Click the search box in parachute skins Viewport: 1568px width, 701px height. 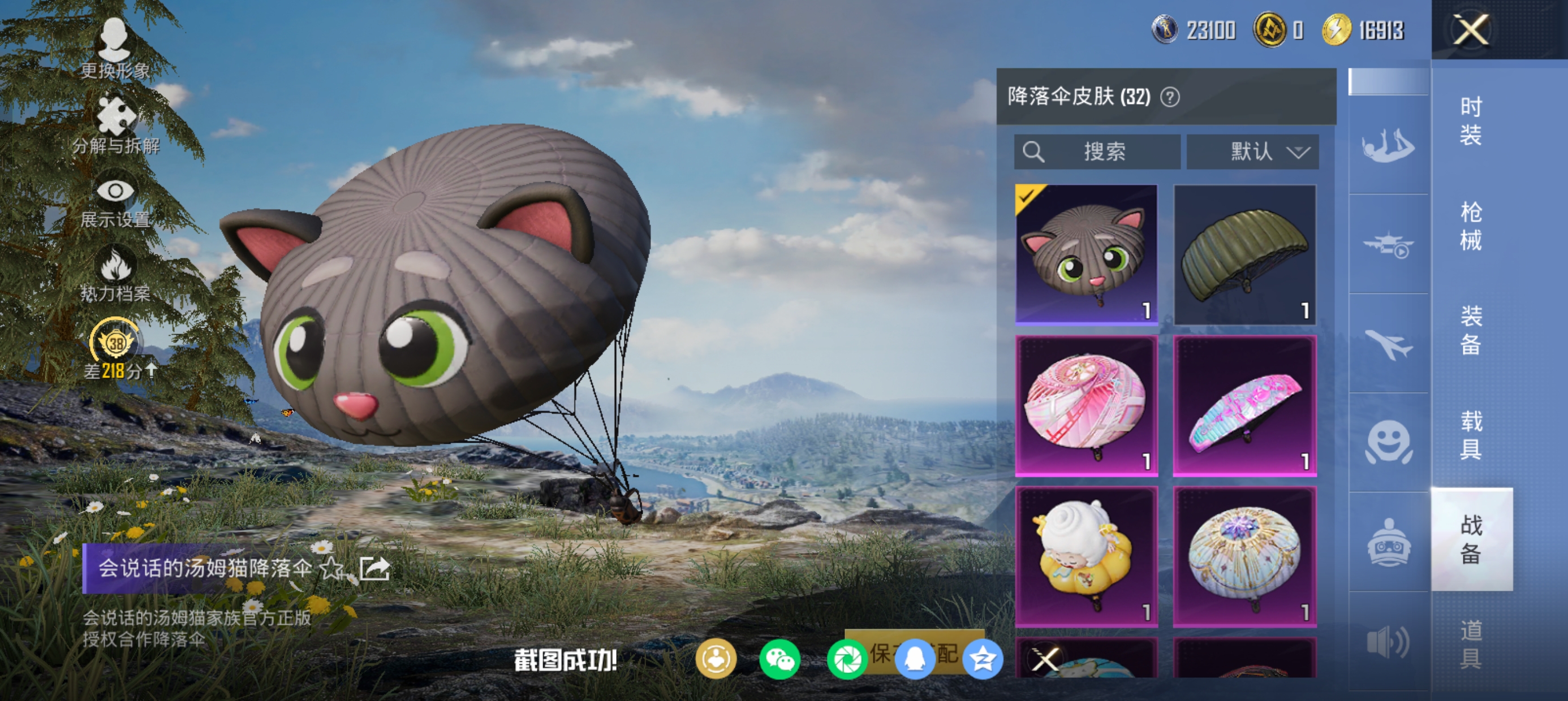1097,152
